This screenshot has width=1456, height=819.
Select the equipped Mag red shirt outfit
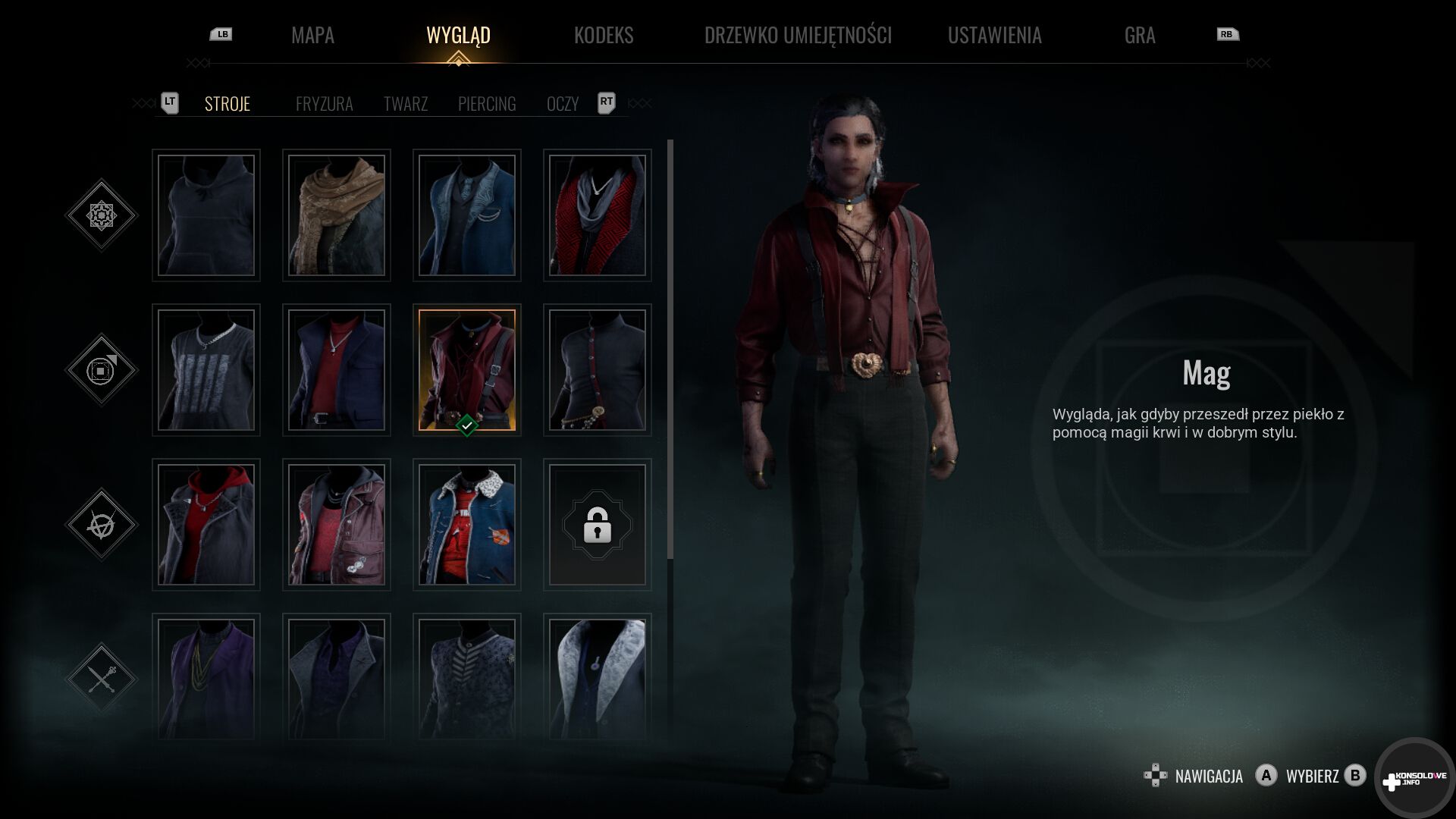pyautogui.click(x=467, y=370)
